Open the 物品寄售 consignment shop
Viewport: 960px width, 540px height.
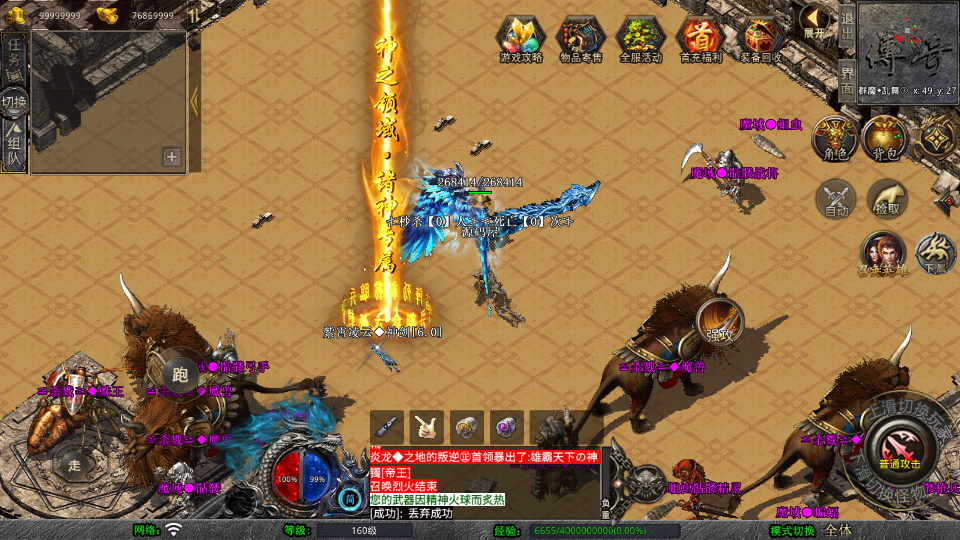click(581, 40)
